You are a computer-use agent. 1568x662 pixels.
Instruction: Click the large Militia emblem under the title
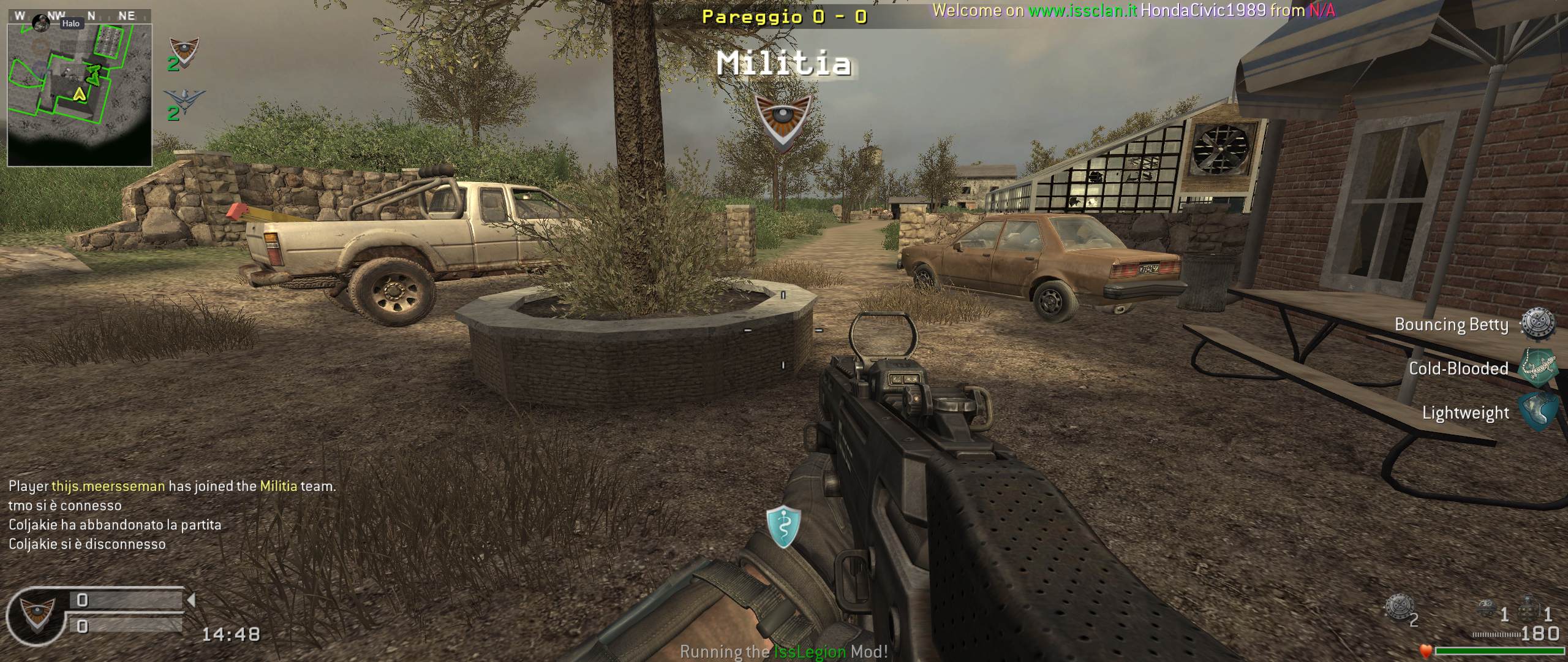(783, 121)
